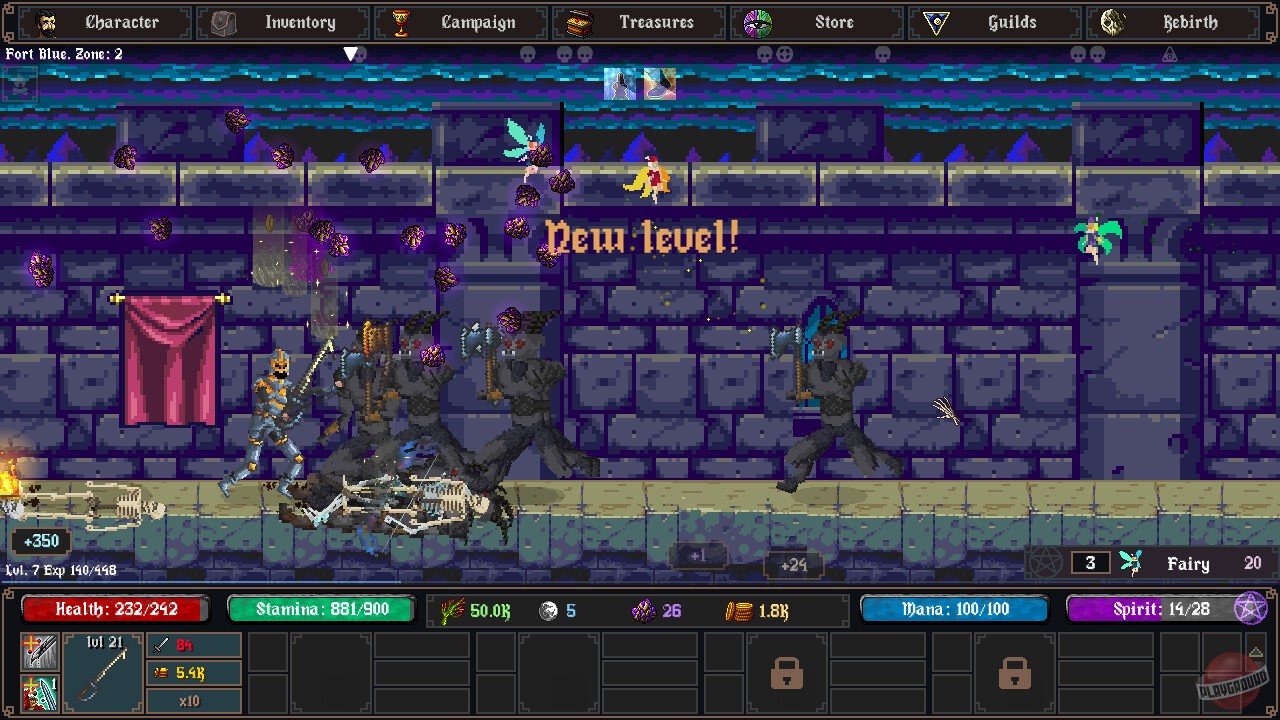
Task: Click the fairy summon icon near the counter
Action: point(1131,563)
